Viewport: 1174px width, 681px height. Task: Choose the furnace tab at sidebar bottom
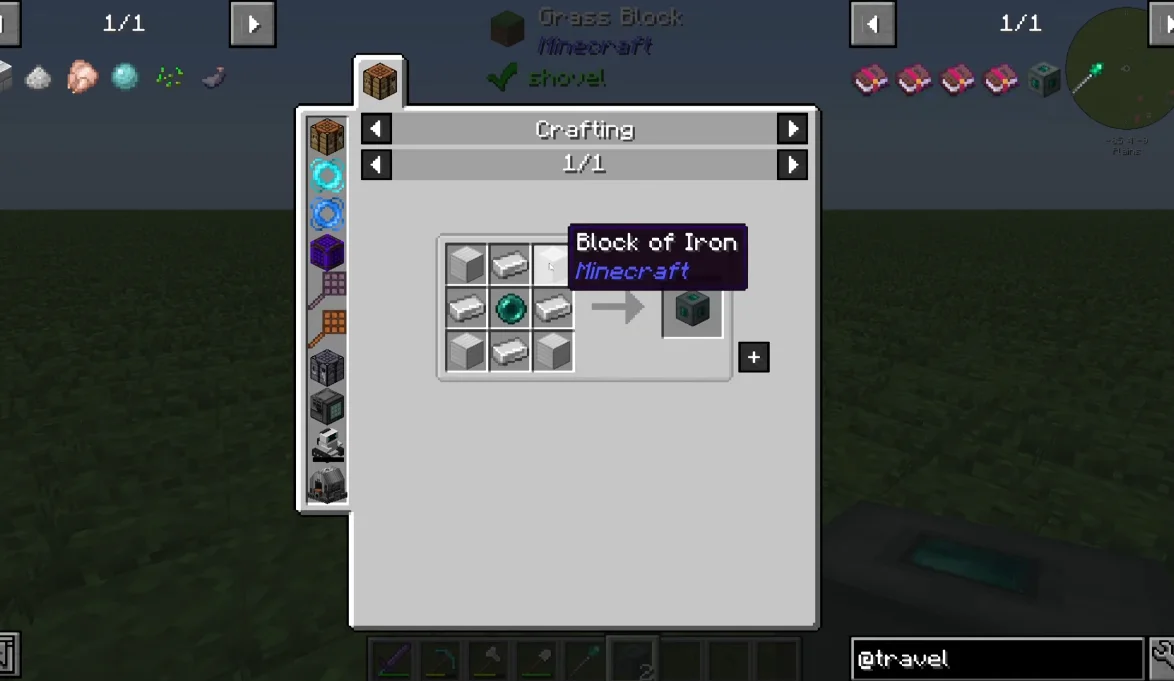[x=327, y=484]
